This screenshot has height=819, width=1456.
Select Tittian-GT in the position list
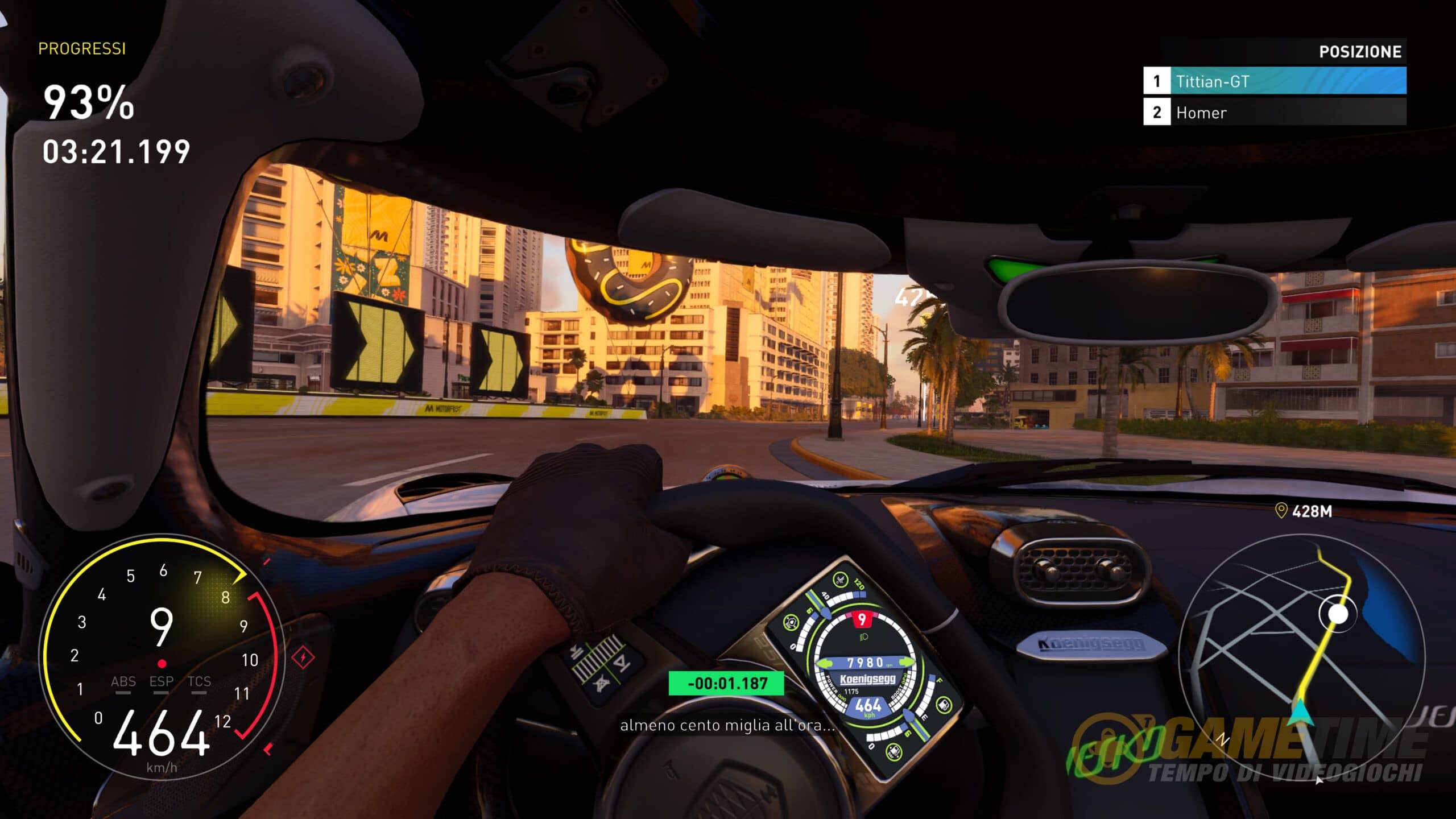point(1275,81)
